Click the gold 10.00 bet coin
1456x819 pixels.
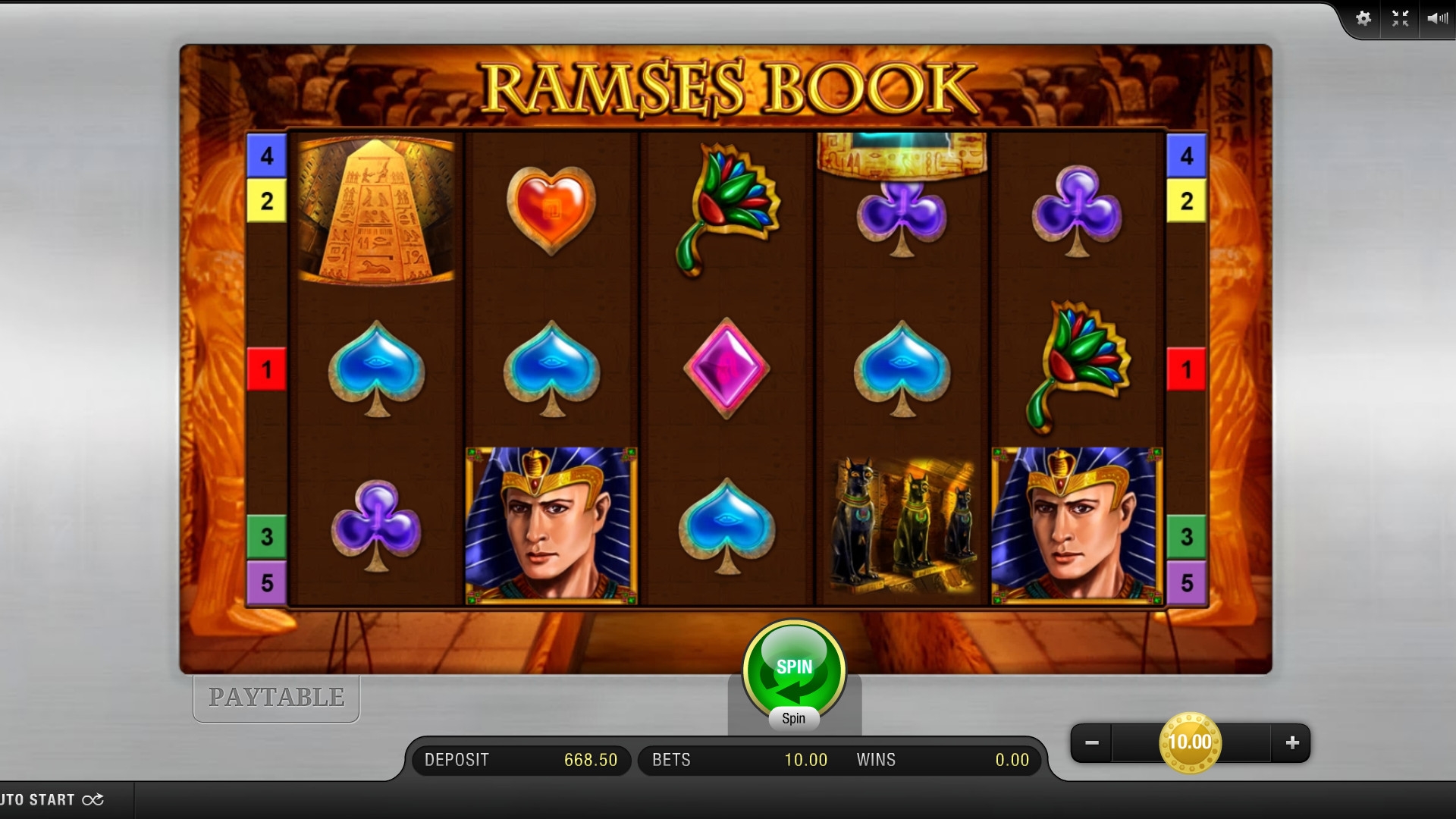[x=1190, y=742]
